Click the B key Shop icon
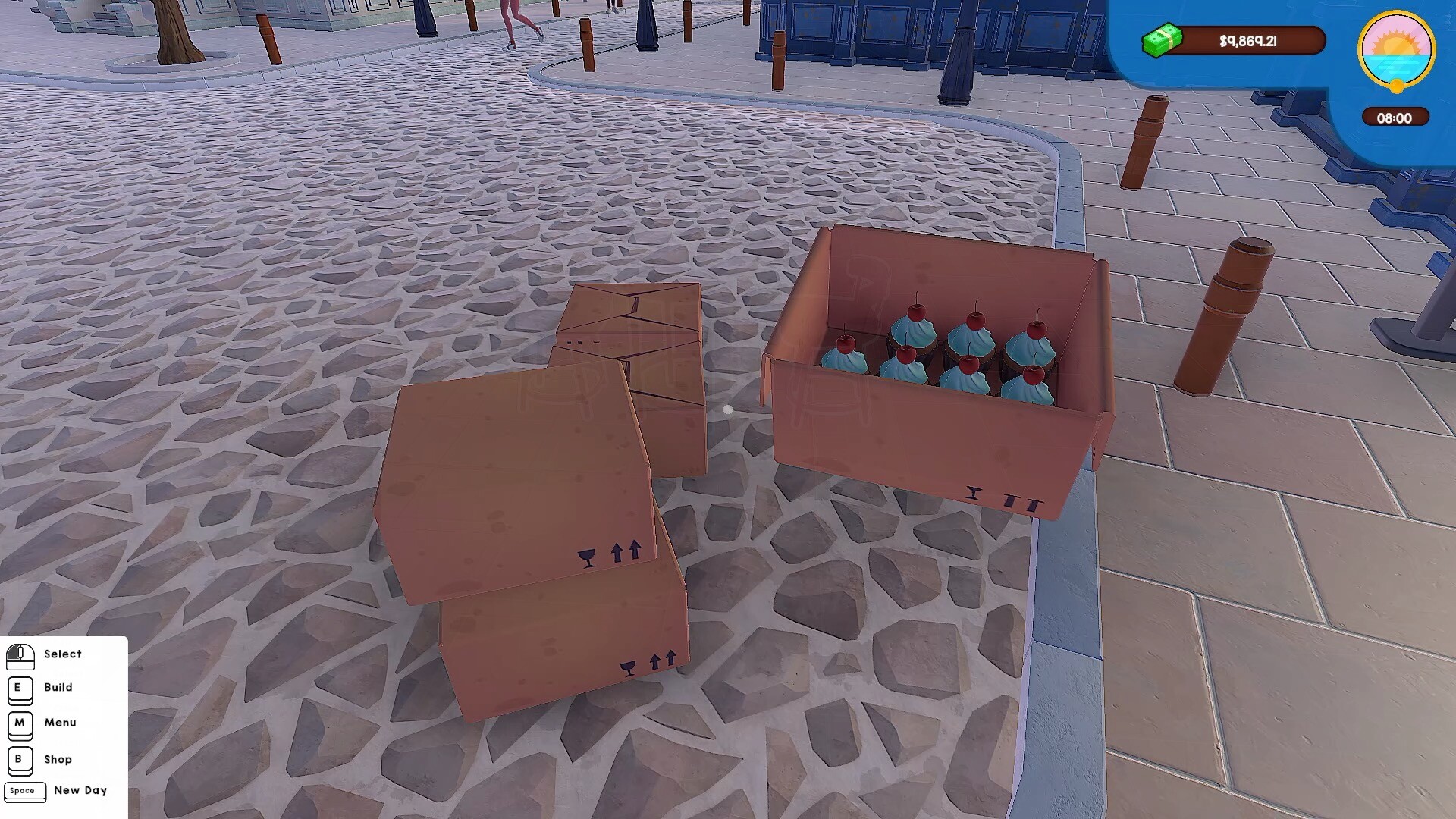The width and height of the screenshot is (1456, 819). click(x=19, y=761)
